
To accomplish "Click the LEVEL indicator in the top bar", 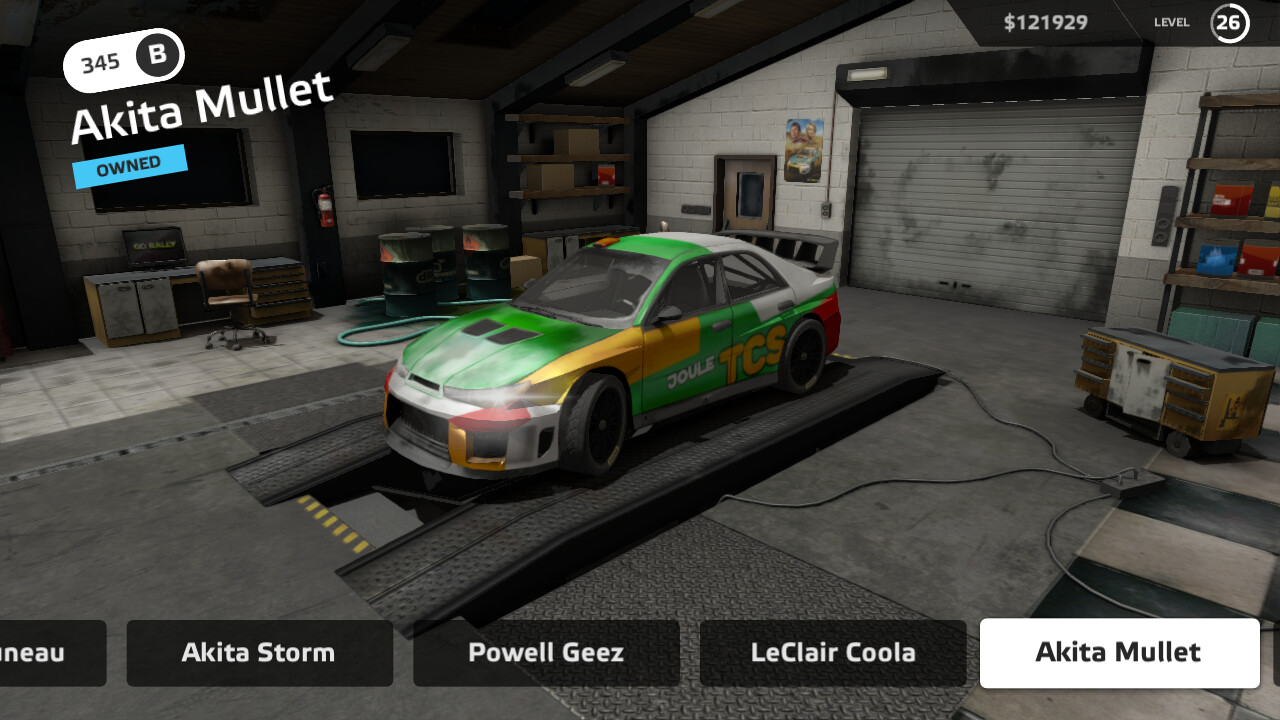I will pyautogui.click(x=1171, y=22).
